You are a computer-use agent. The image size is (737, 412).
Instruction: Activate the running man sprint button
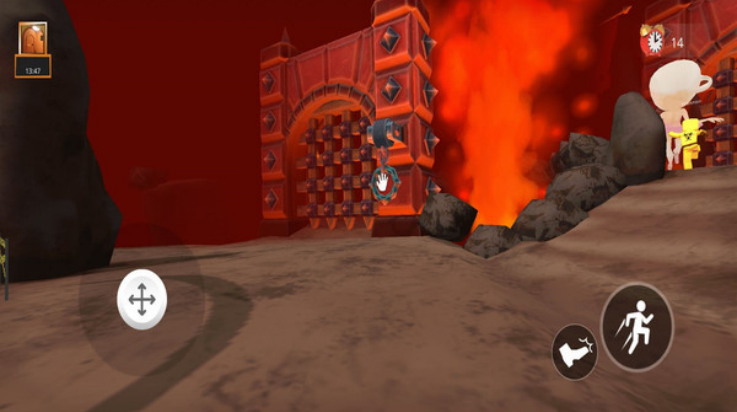click(x=637, y=327)
